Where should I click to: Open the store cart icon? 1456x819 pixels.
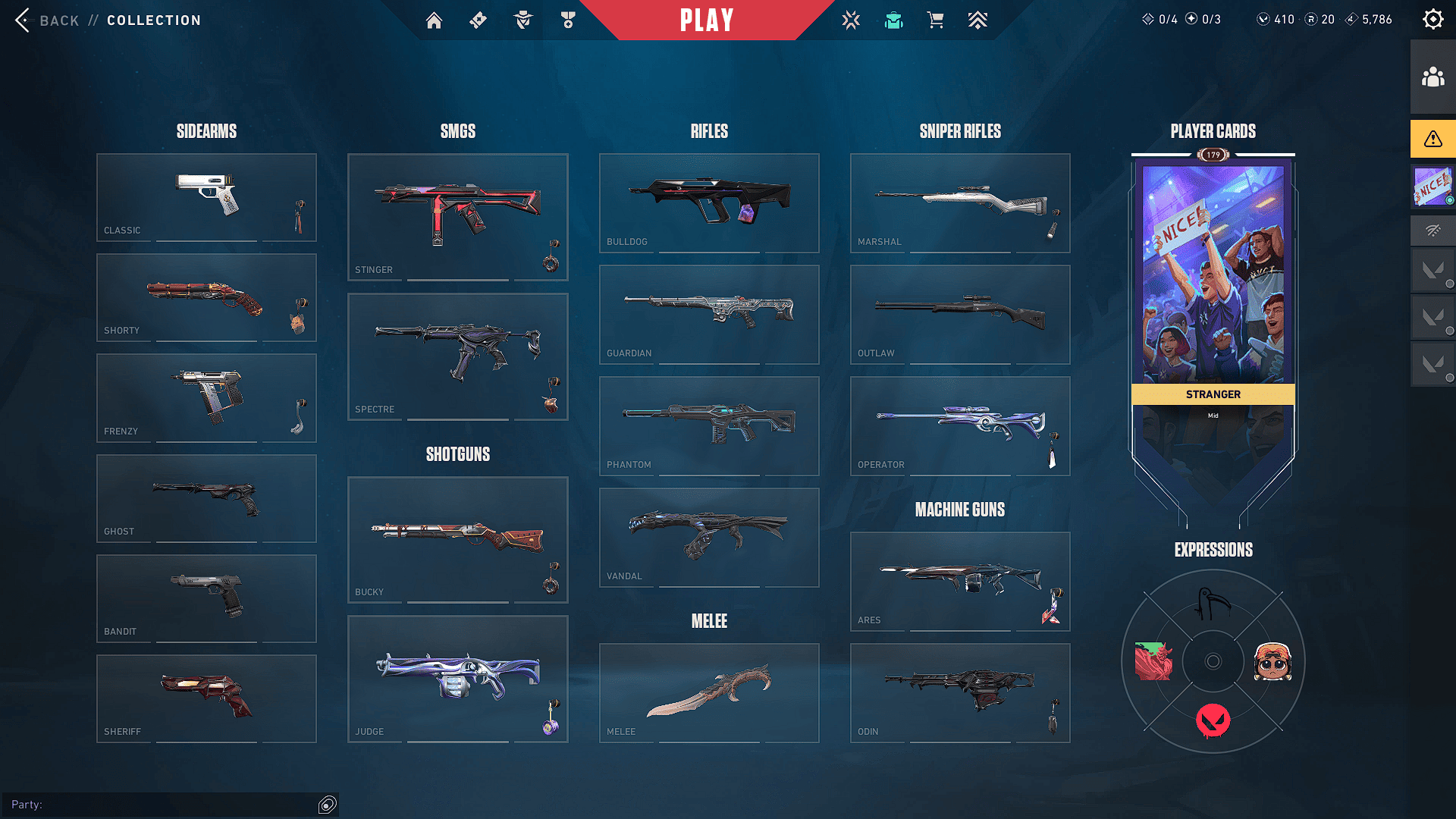(x=936, y=20)
